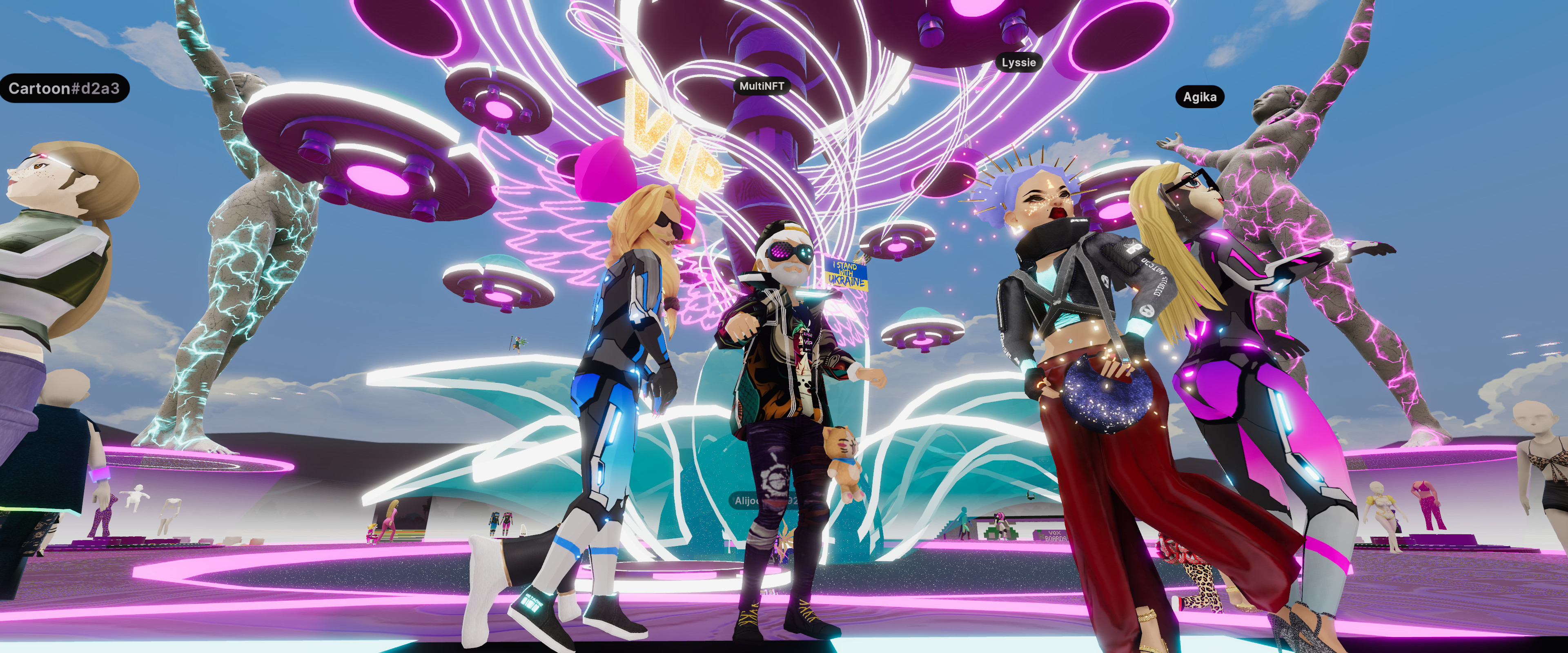Click the MultiNFT player name tag
1568x653 pixels.
(x=761, y=87)
